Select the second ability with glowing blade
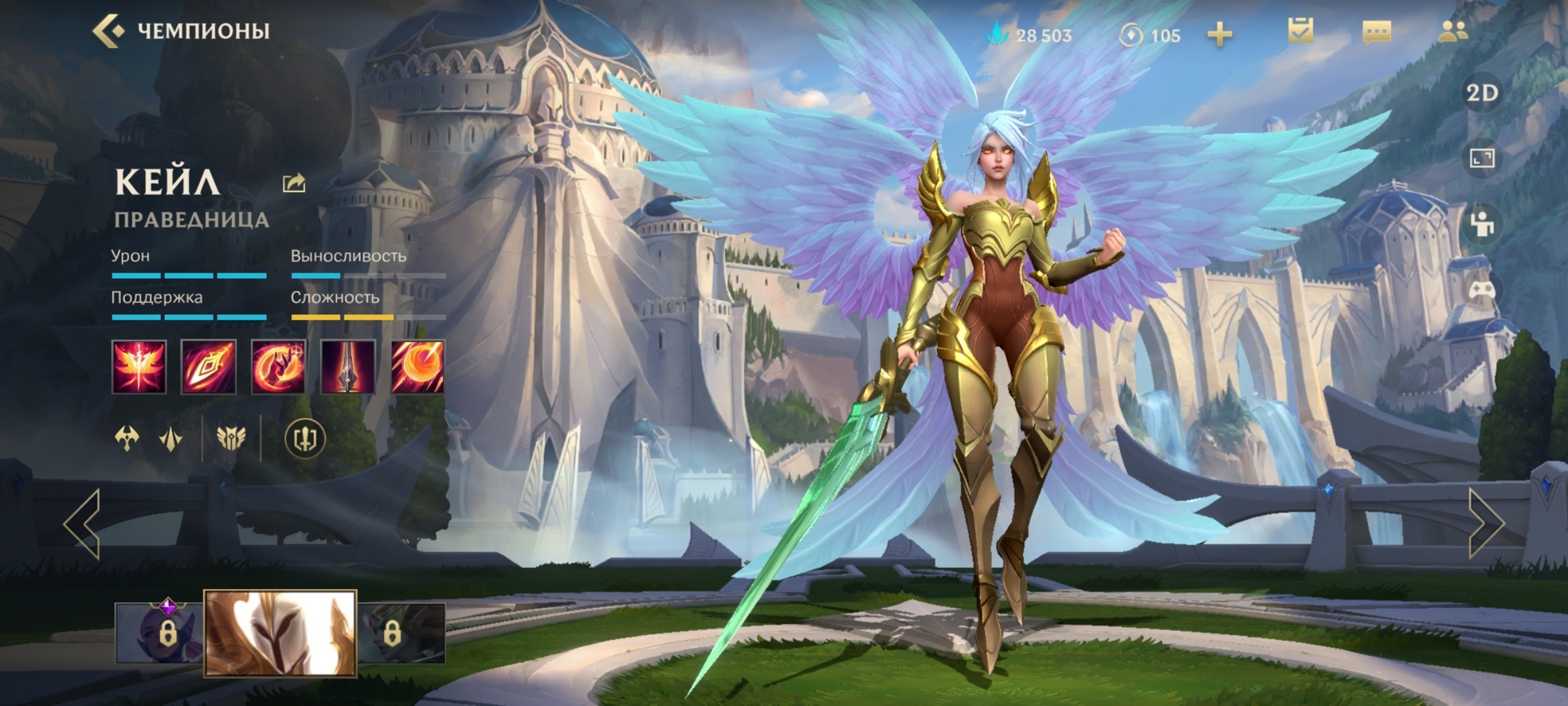 [208, 367]
